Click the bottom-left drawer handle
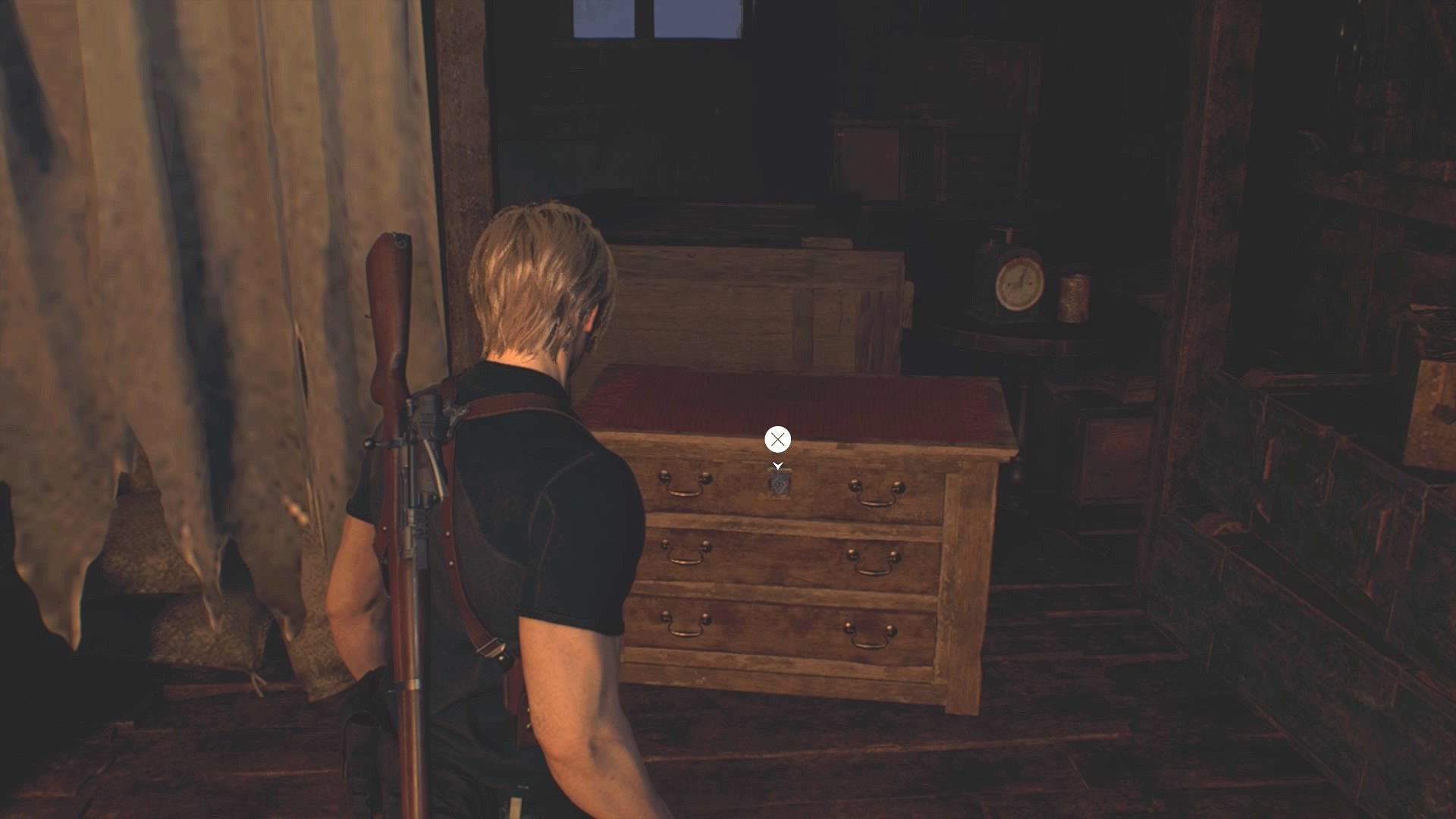 click(686, 626)
